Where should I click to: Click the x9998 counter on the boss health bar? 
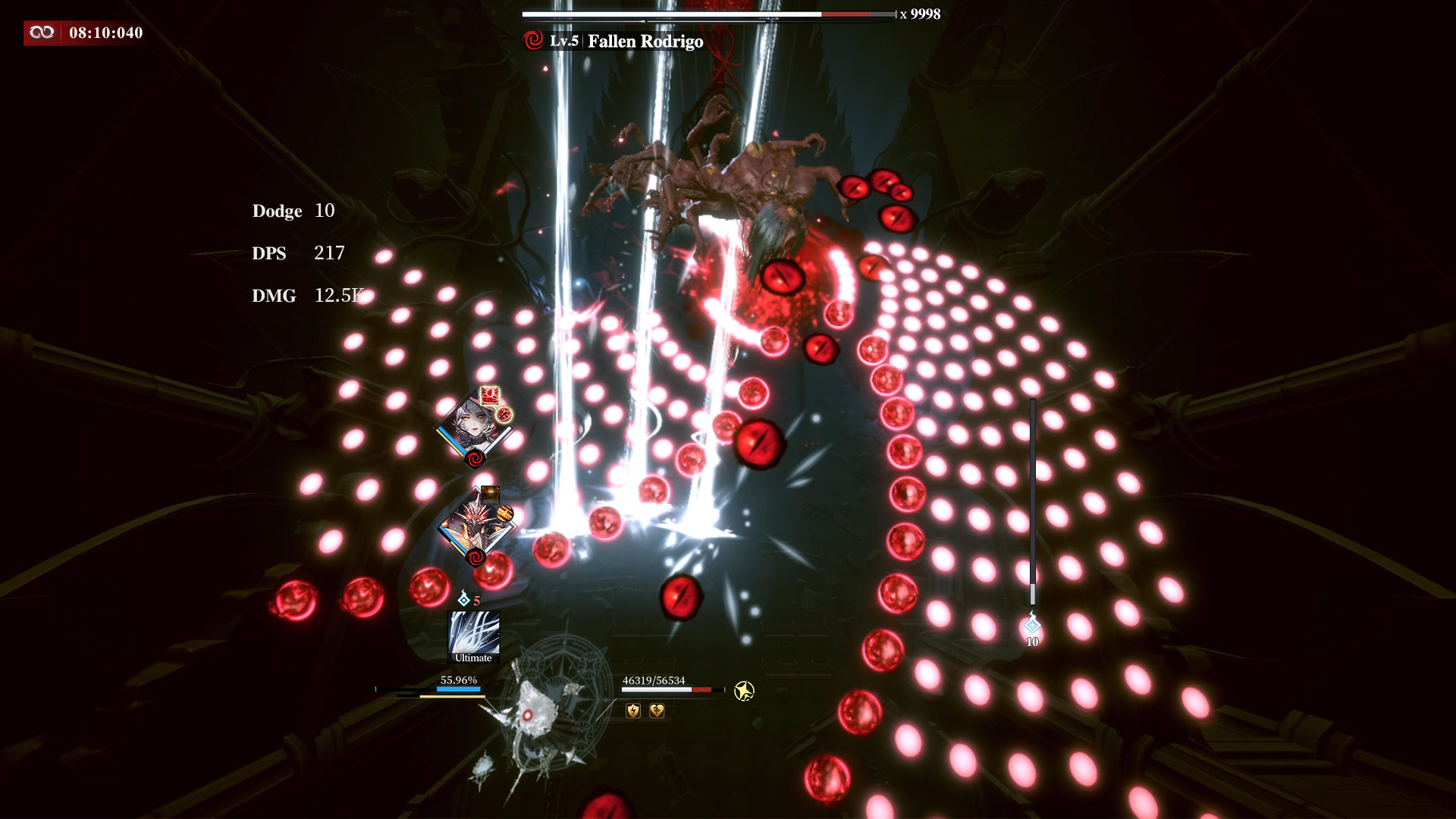(x=919, y=13)
